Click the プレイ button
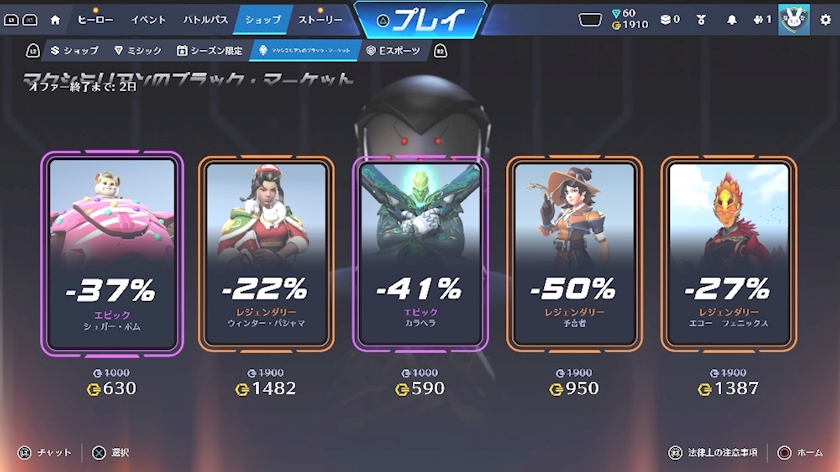840x472 pixels. 420,19
